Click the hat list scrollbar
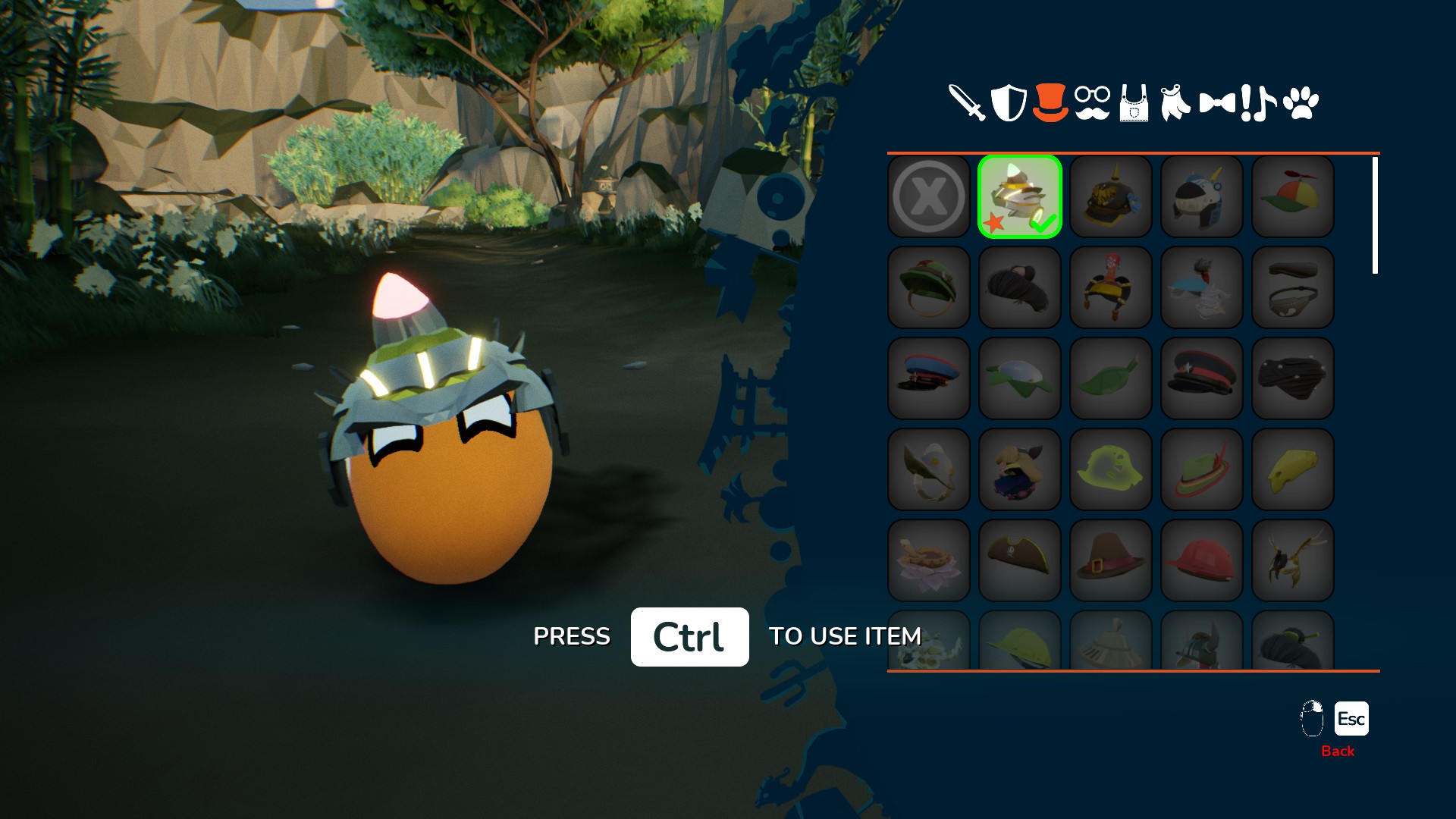Screen dimensions: 1456x819 (x=1375, y=215)
